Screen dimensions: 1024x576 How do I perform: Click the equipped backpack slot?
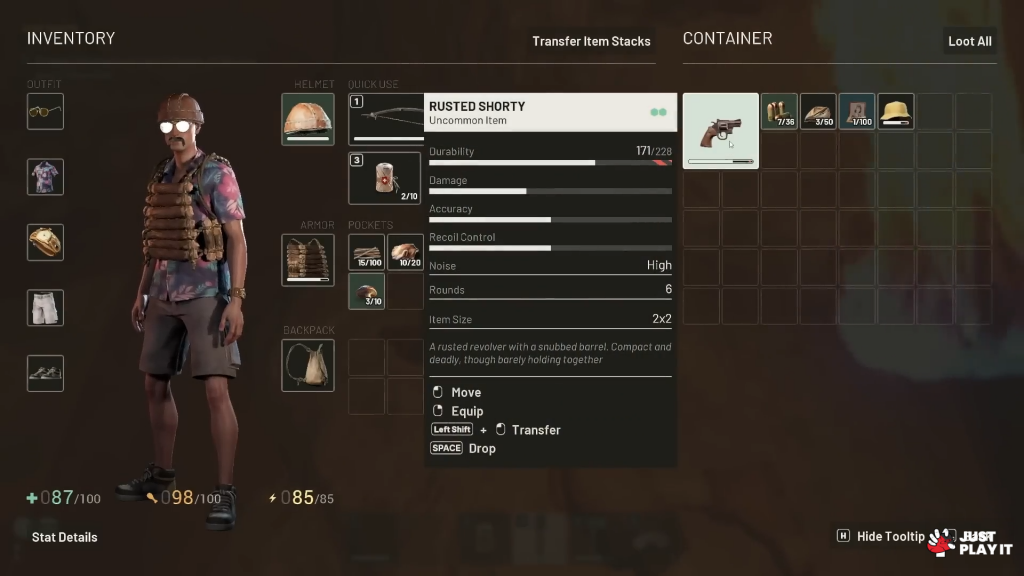[308, 365]
